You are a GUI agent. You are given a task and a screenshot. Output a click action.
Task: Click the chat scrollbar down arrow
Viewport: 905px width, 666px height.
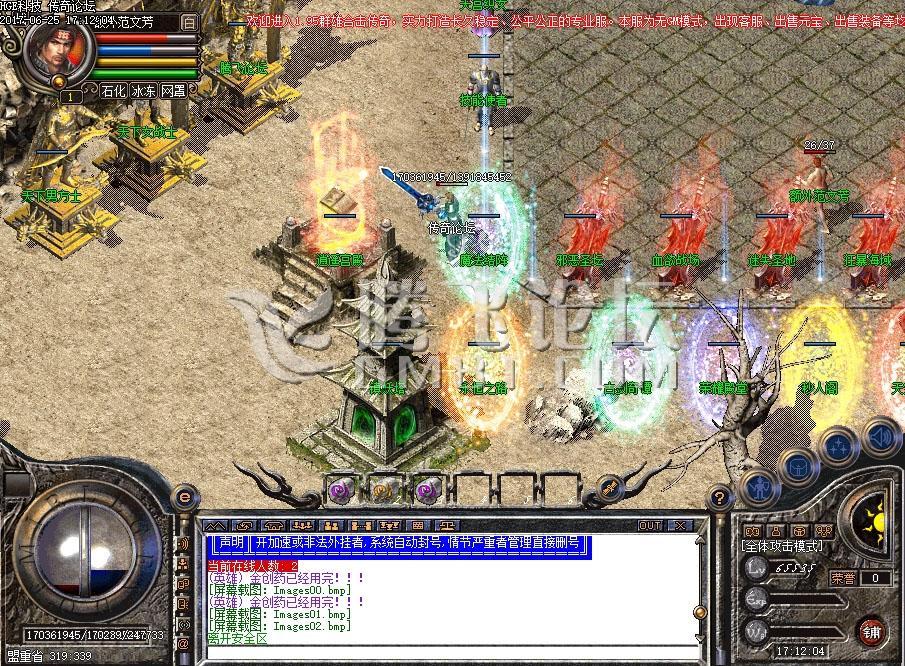(x=699, y=638)
